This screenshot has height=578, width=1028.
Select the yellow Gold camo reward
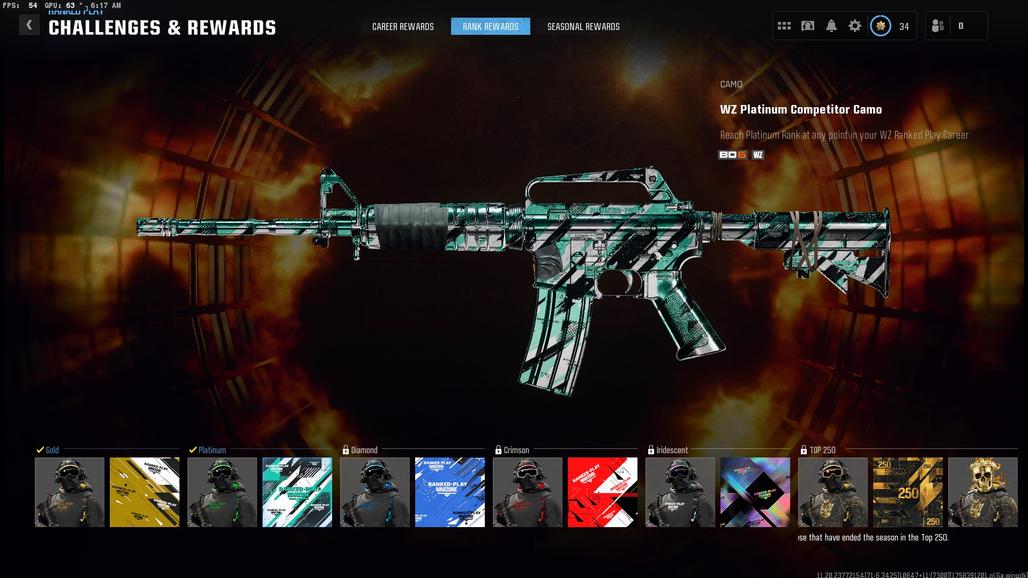pos(144,492)
